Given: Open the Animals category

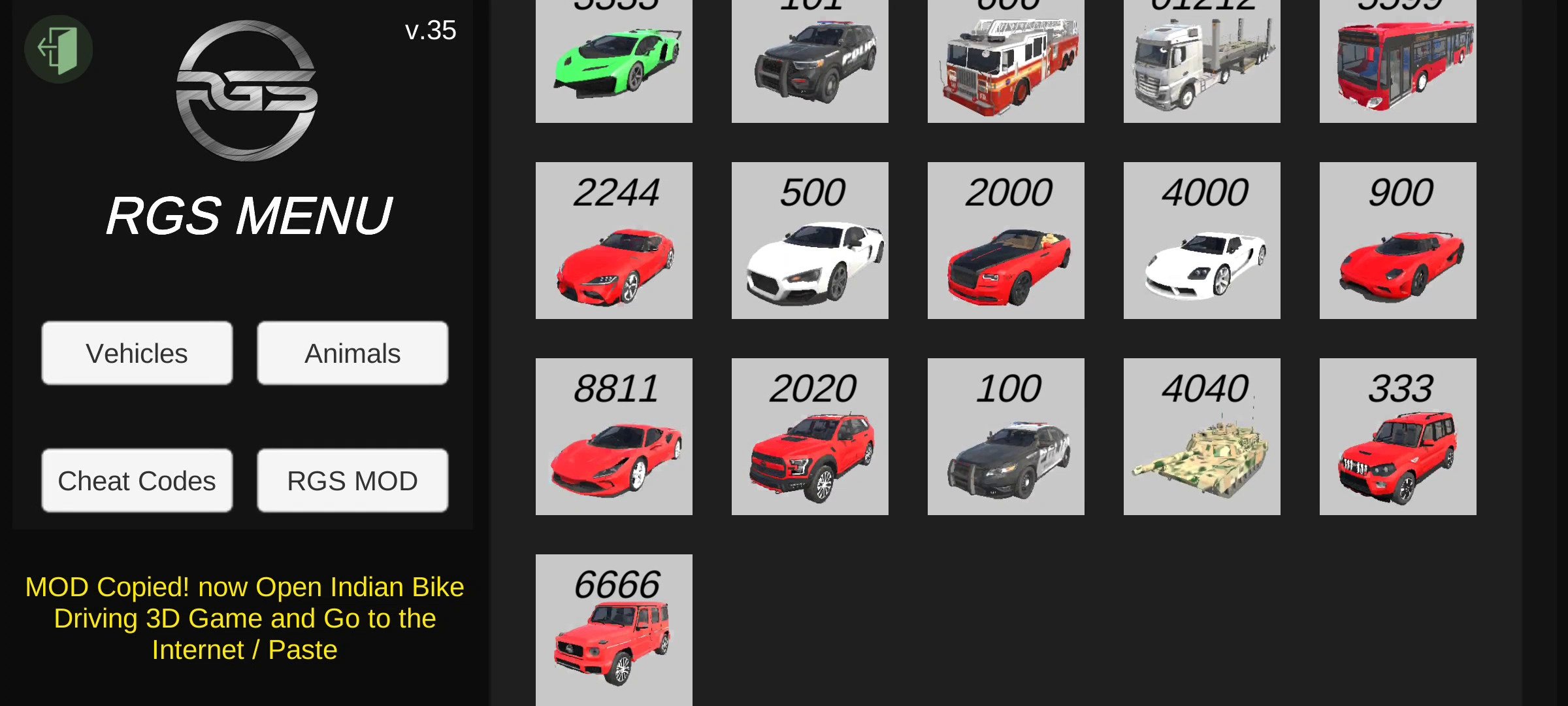Looking at the screenshot, I should (353, 353).
